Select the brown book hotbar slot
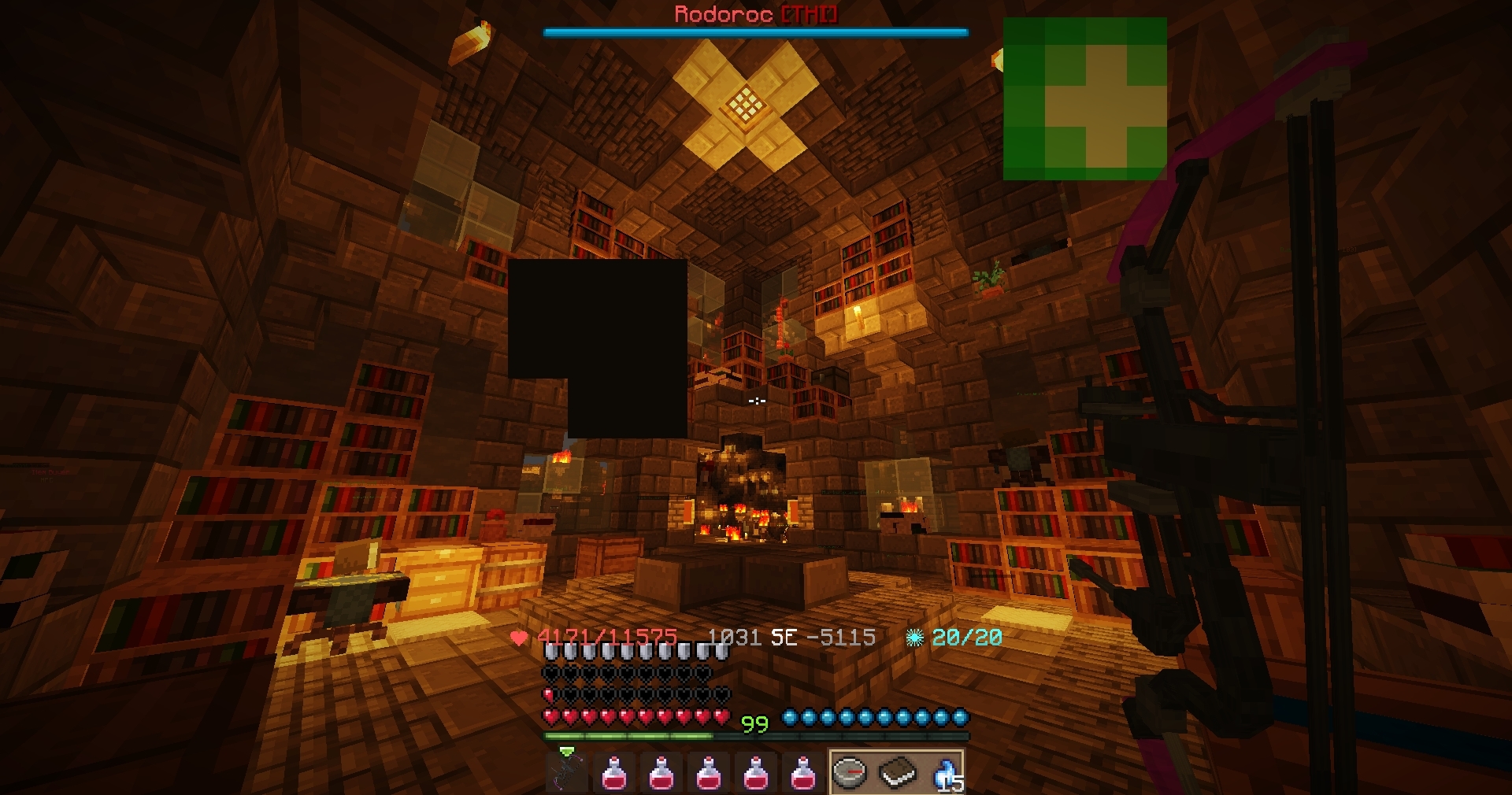 coord(898,773)
